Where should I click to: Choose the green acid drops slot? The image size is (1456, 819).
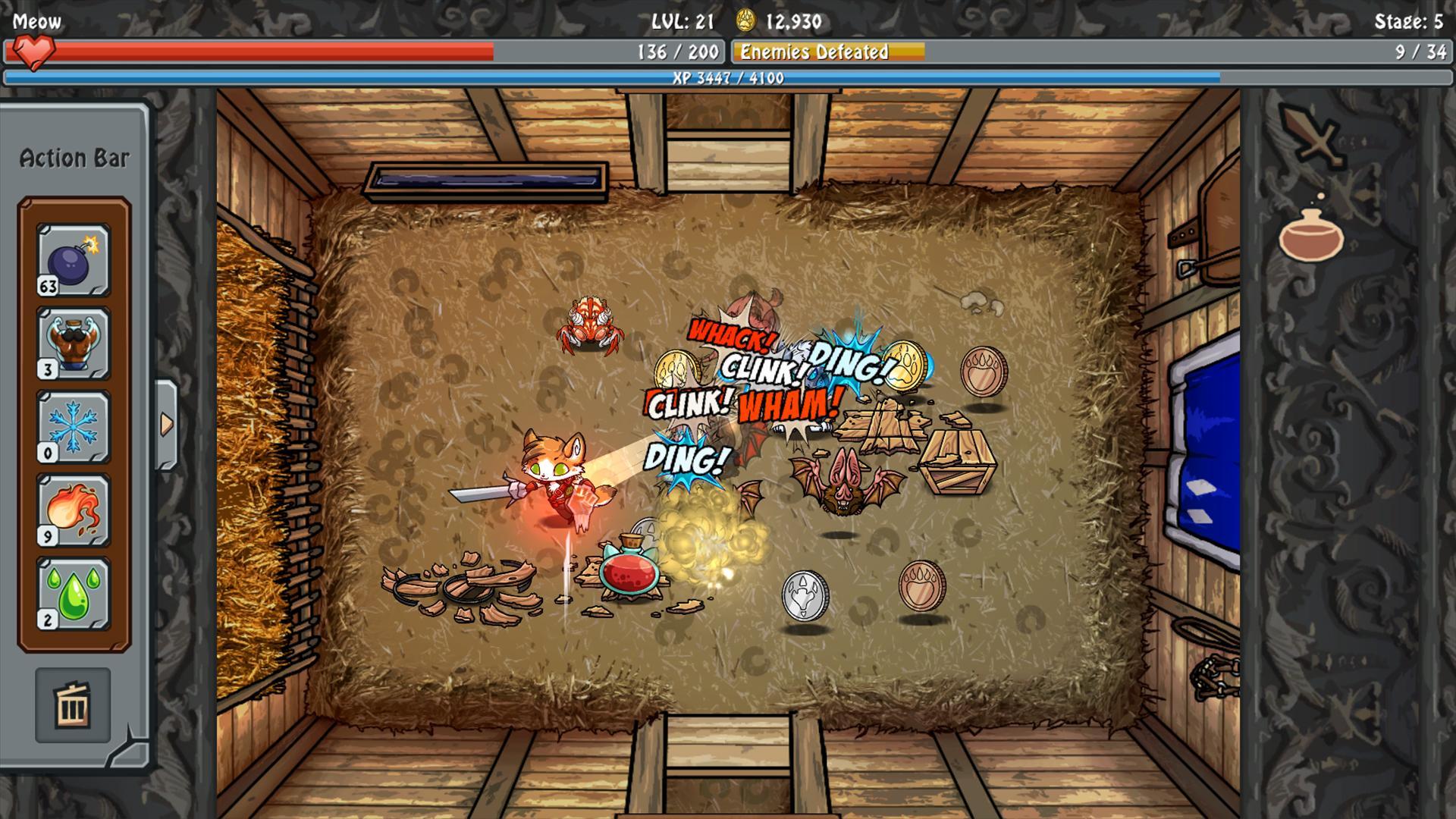pyautogui.click(x=74, y=594)
